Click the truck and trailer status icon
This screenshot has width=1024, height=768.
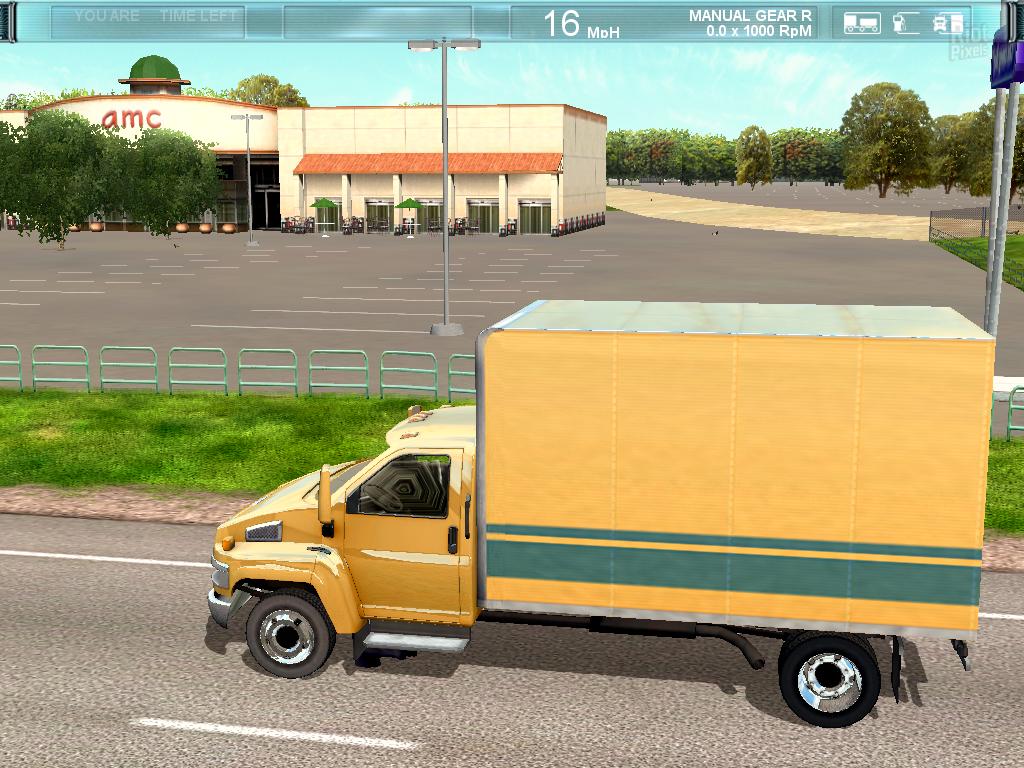(861, 22)
